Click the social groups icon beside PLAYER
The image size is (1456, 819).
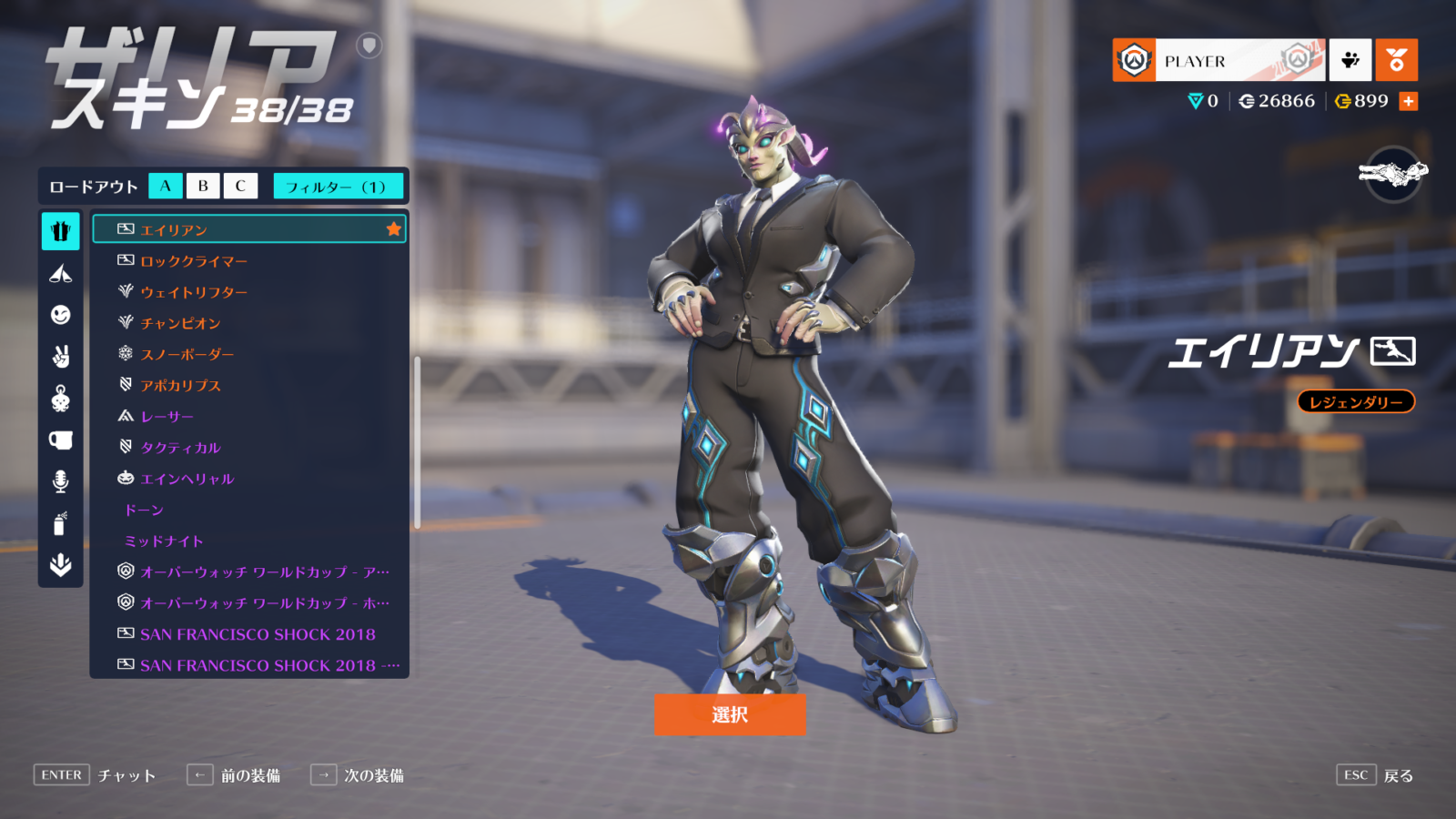tap(1352, 59)
